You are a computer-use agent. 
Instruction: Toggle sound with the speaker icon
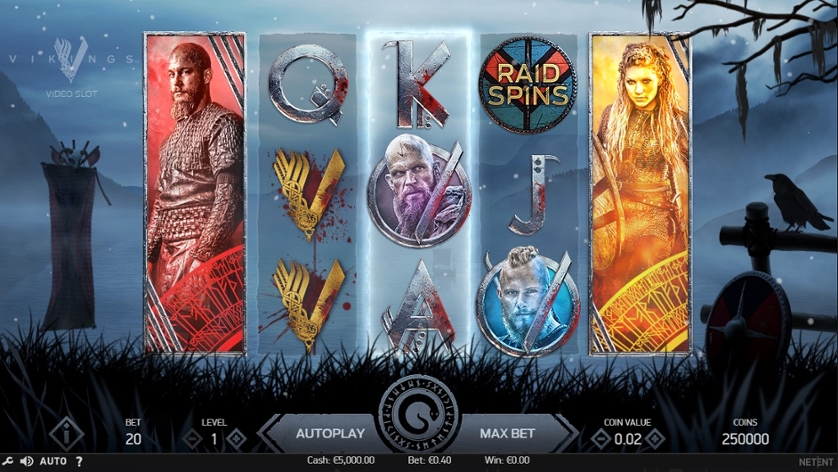pos(27,462)
